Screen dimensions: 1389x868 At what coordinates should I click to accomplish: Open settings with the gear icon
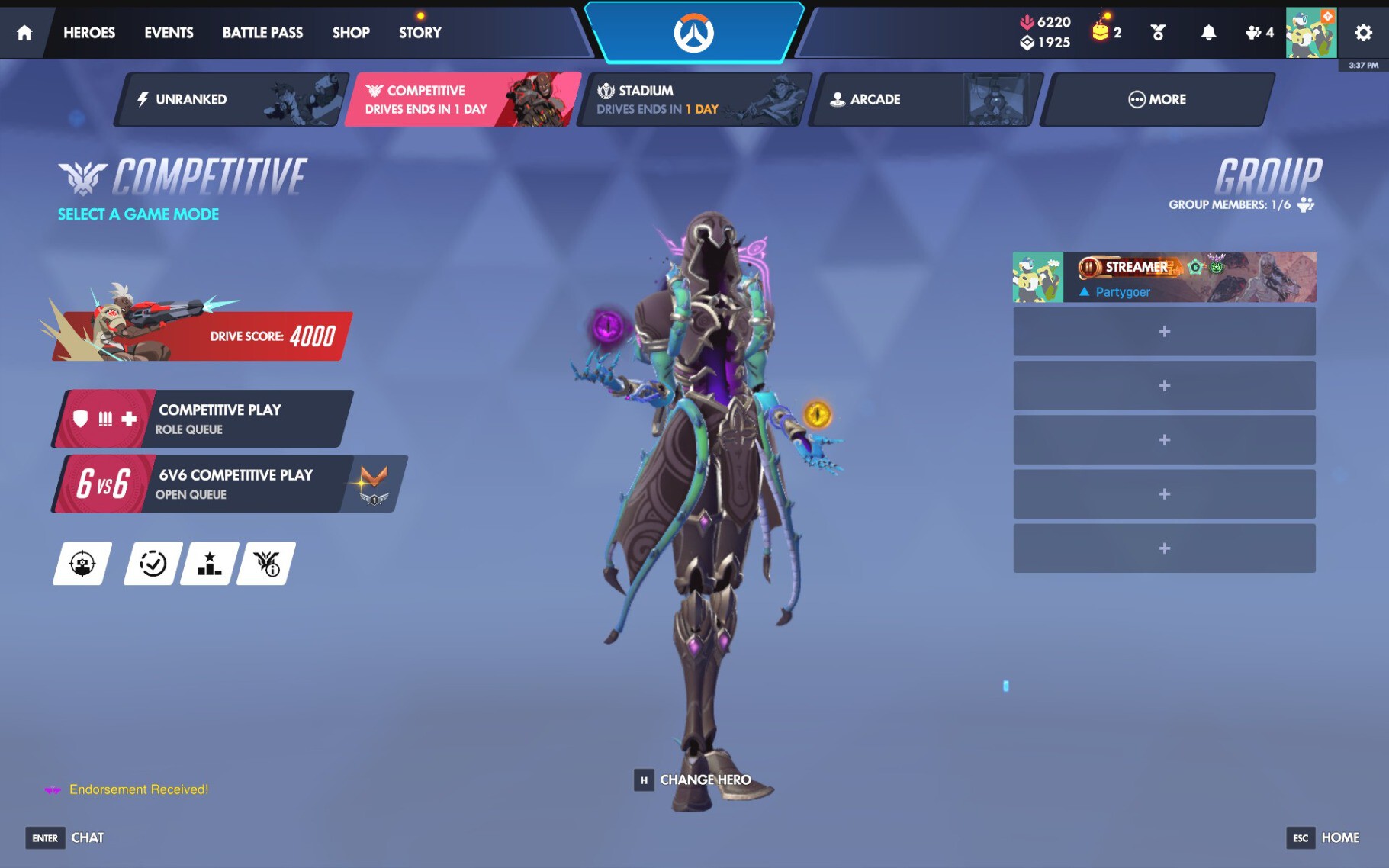click(1363, 33)
